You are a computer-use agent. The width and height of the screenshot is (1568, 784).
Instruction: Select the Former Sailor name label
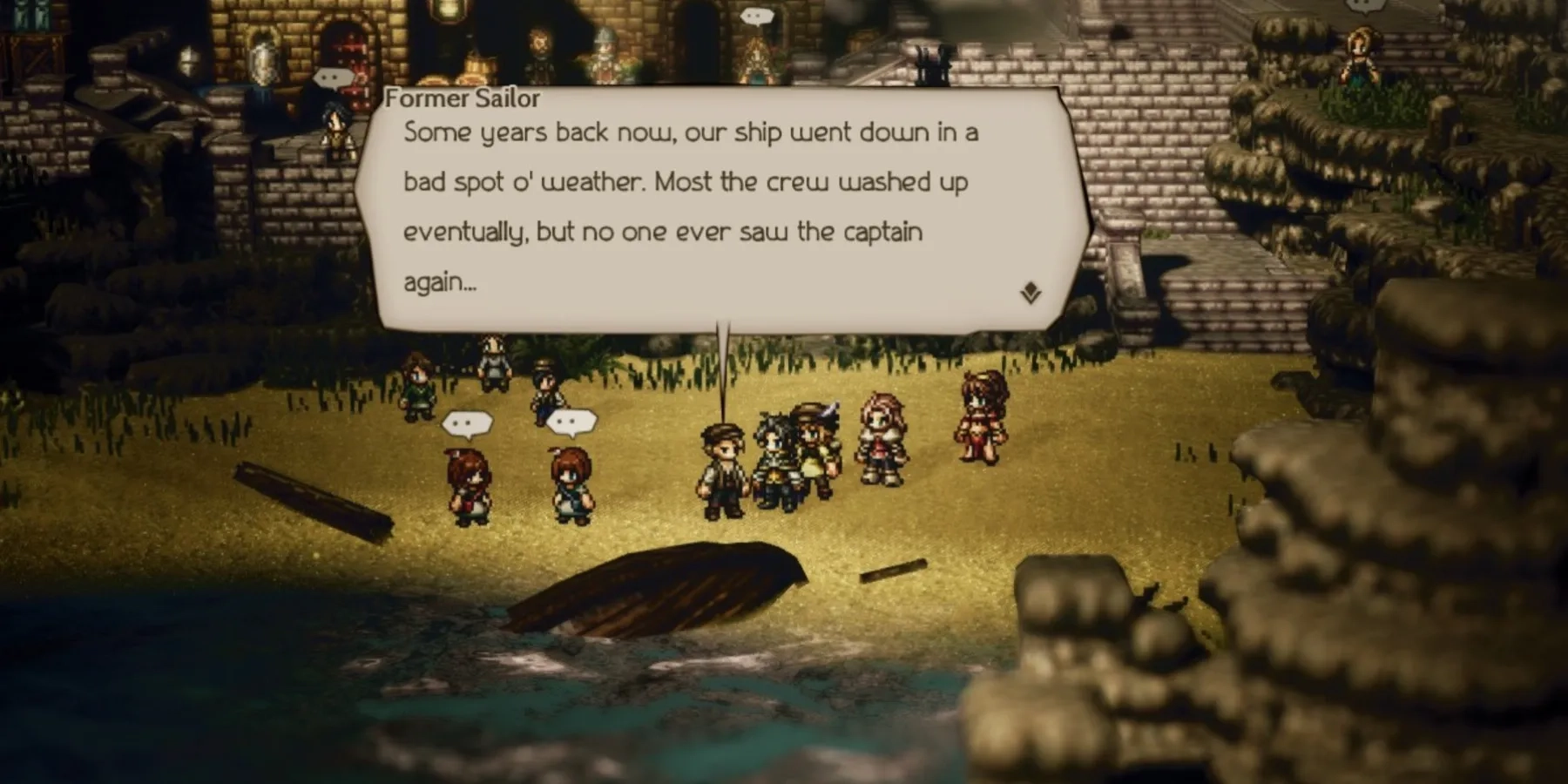point(462,98)
